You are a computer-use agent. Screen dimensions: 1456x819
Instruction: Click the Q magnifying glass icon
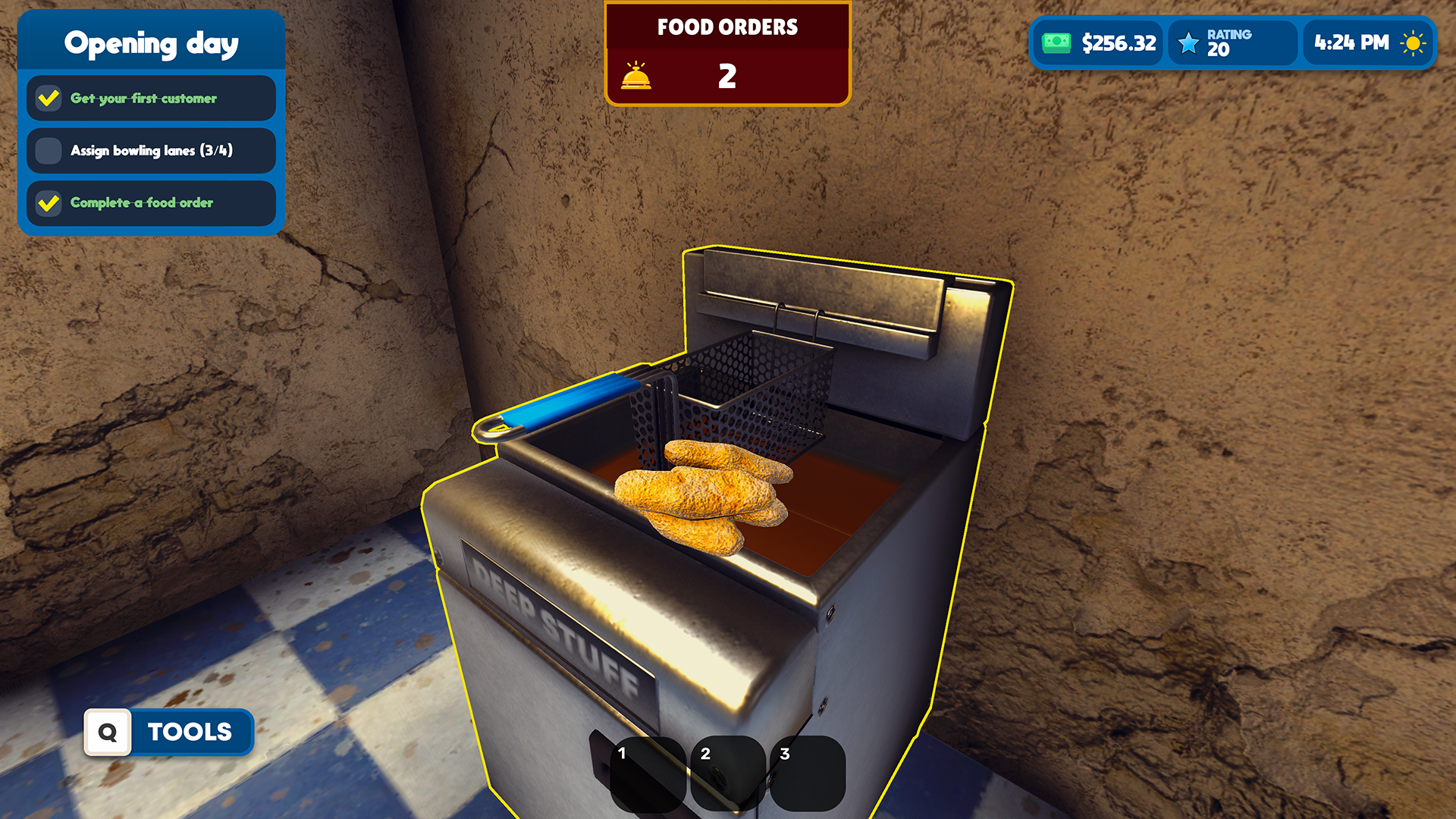(x=107, y=732)
